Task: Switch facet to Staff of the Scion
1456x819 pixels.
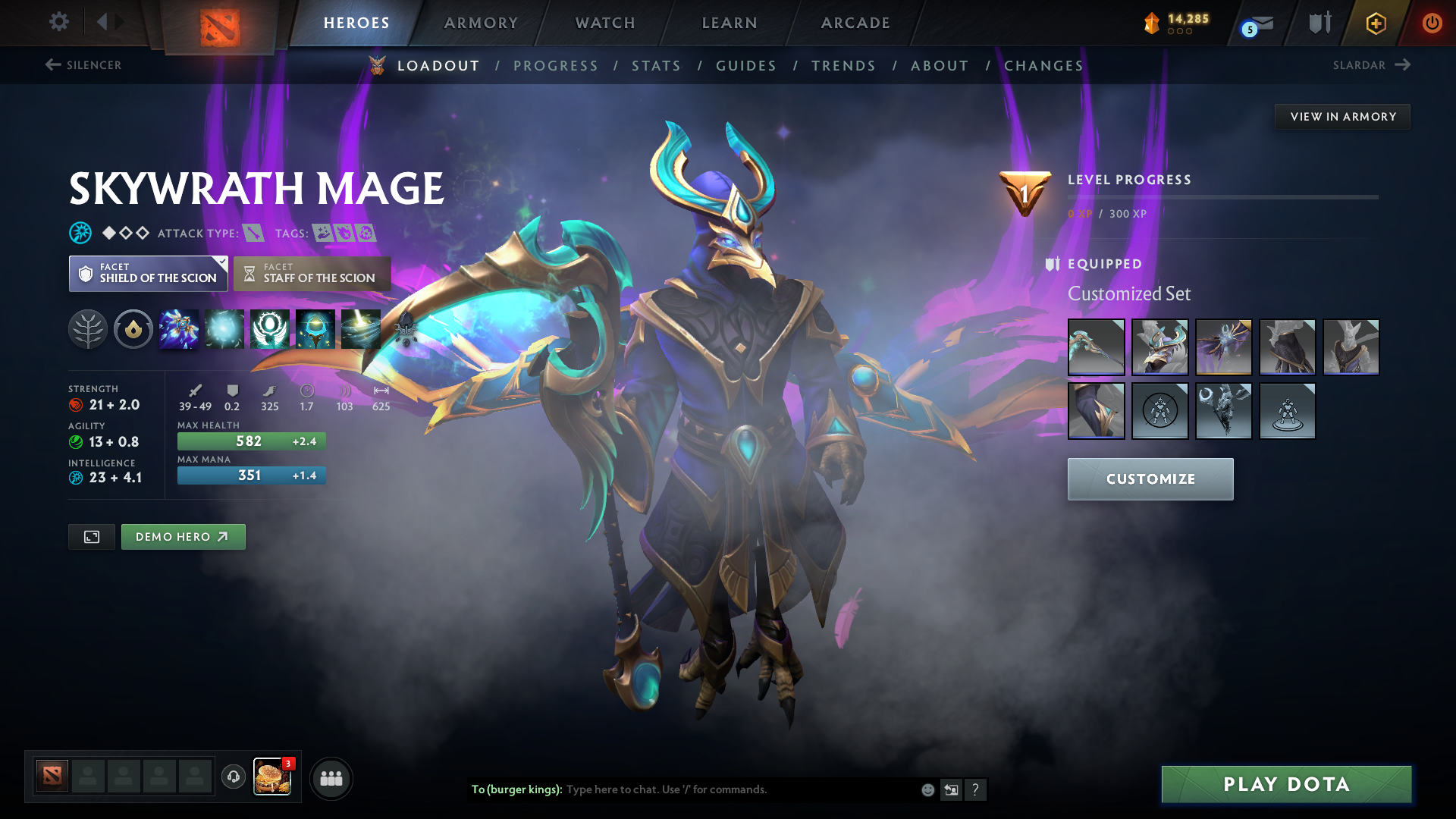Action: pos(311,274)
